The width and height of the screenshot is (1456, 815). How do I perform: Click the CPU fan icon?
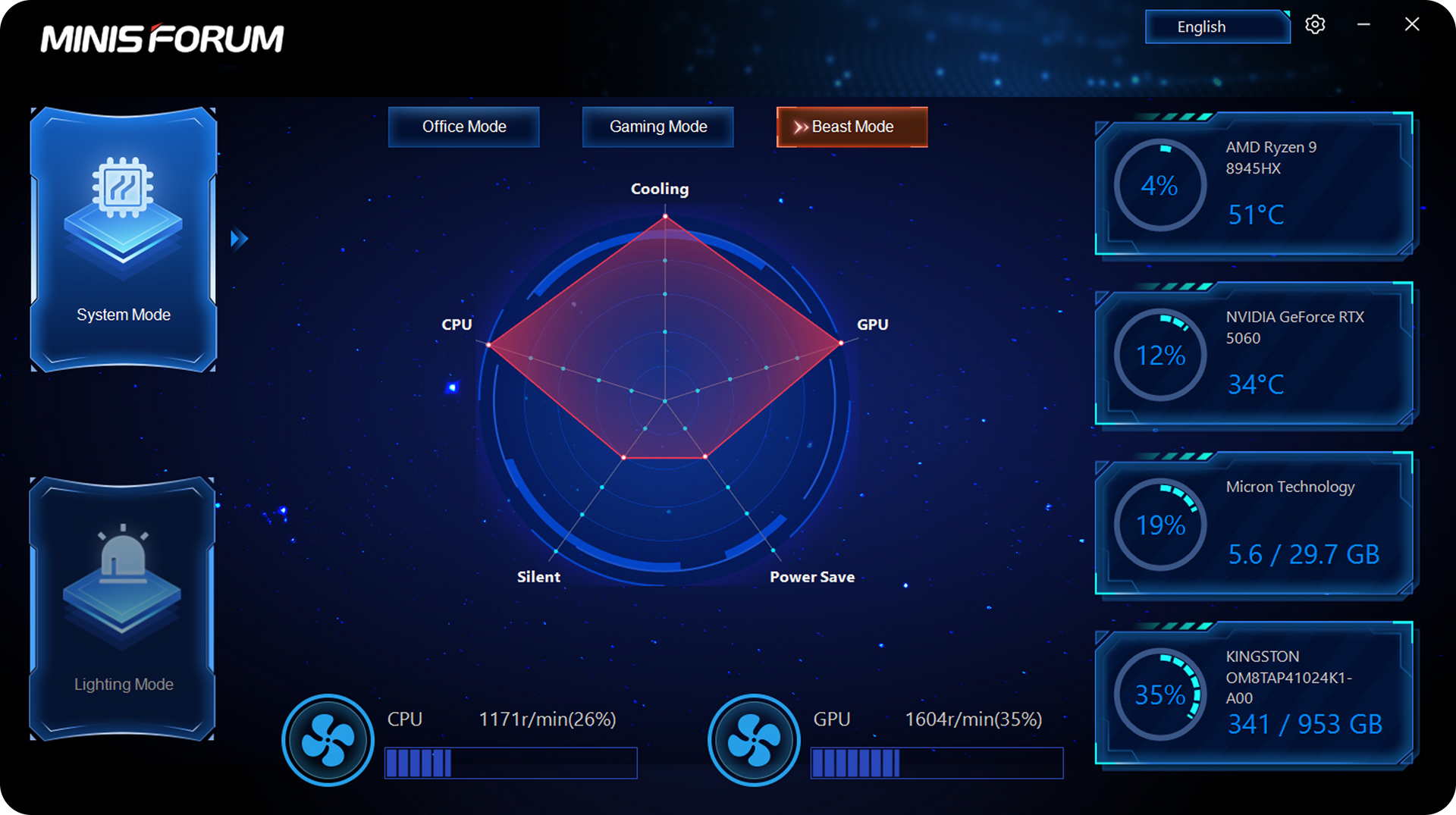point(328,740)
